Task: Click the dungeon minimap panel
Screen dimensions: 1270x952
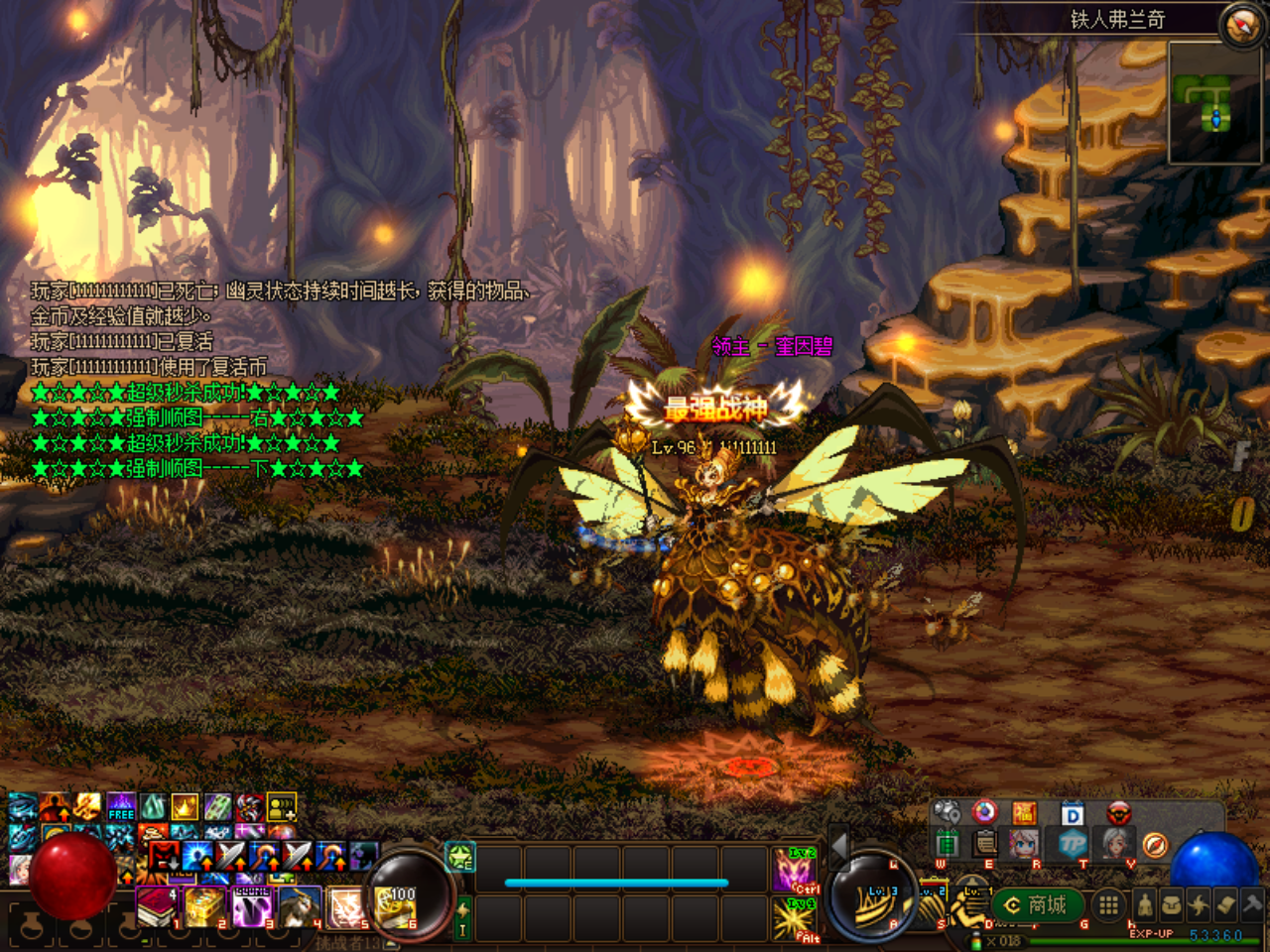Action: point(1214,102)
